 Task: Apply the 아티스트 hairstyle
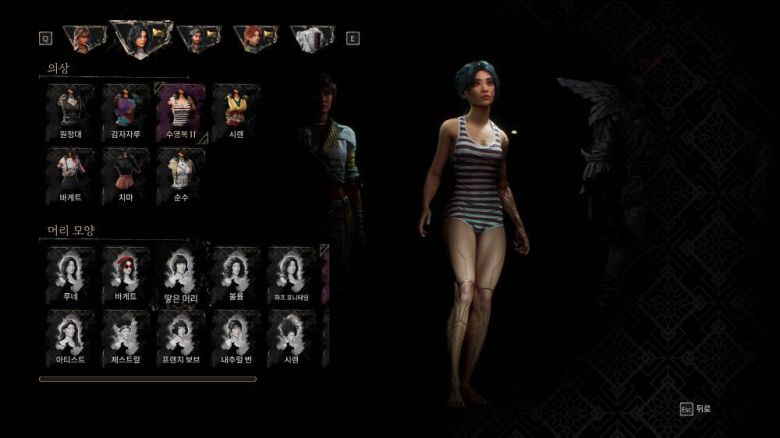click(x=69, y=335)
